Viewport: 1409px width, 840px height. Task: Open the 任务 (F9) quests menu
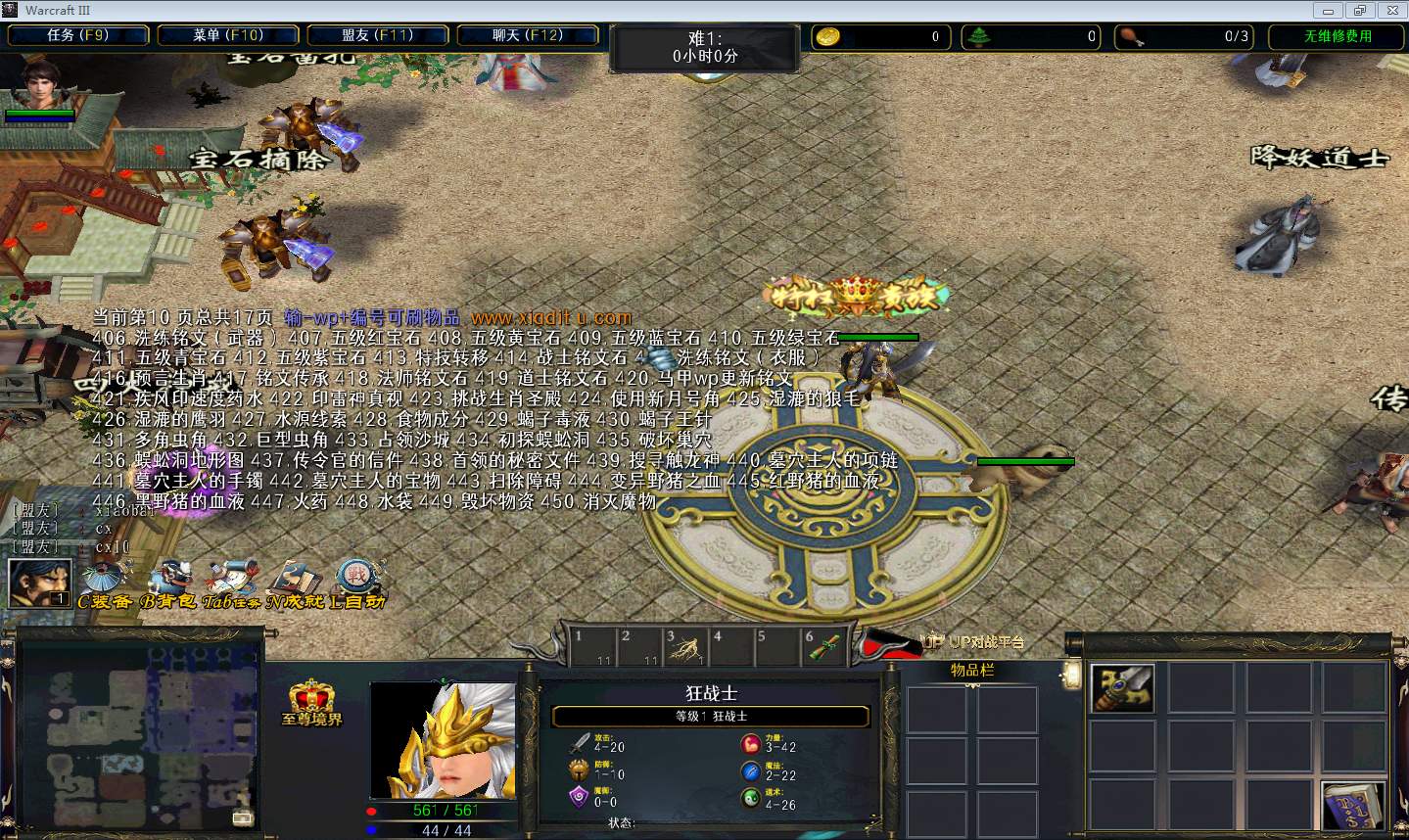click(x=78, y=35)
